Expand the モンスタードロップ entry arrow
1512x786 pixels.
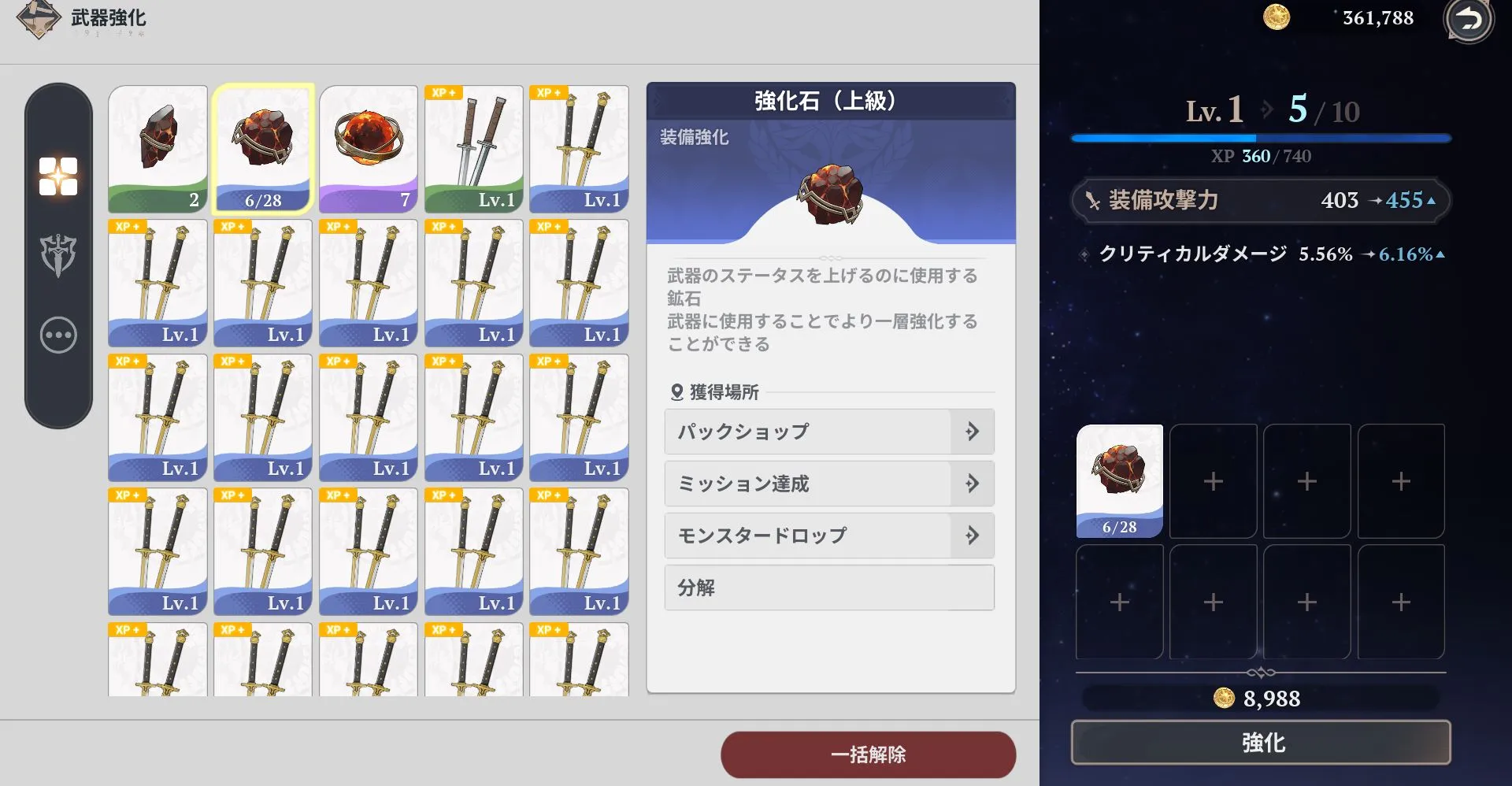pos(973,536)
